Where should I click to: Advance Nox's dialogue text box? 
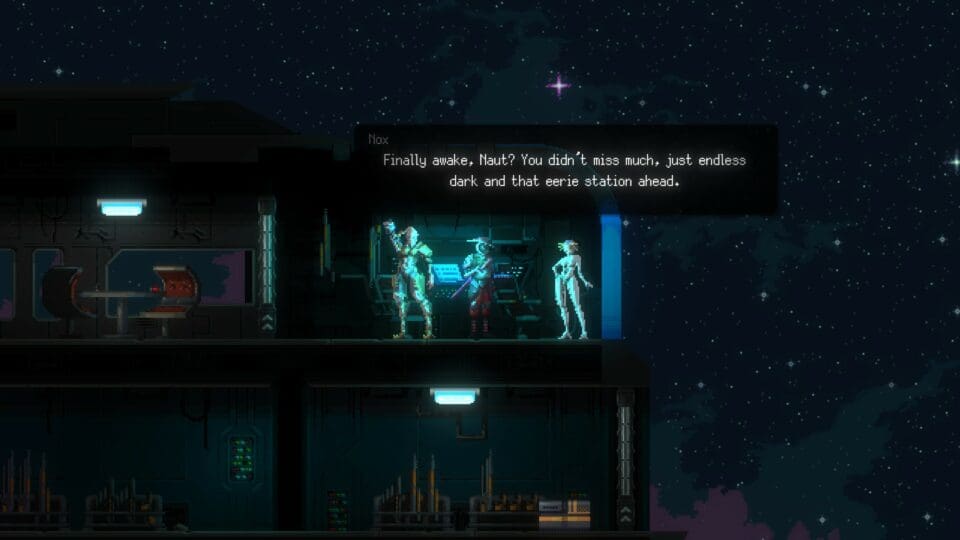[565, 170]
